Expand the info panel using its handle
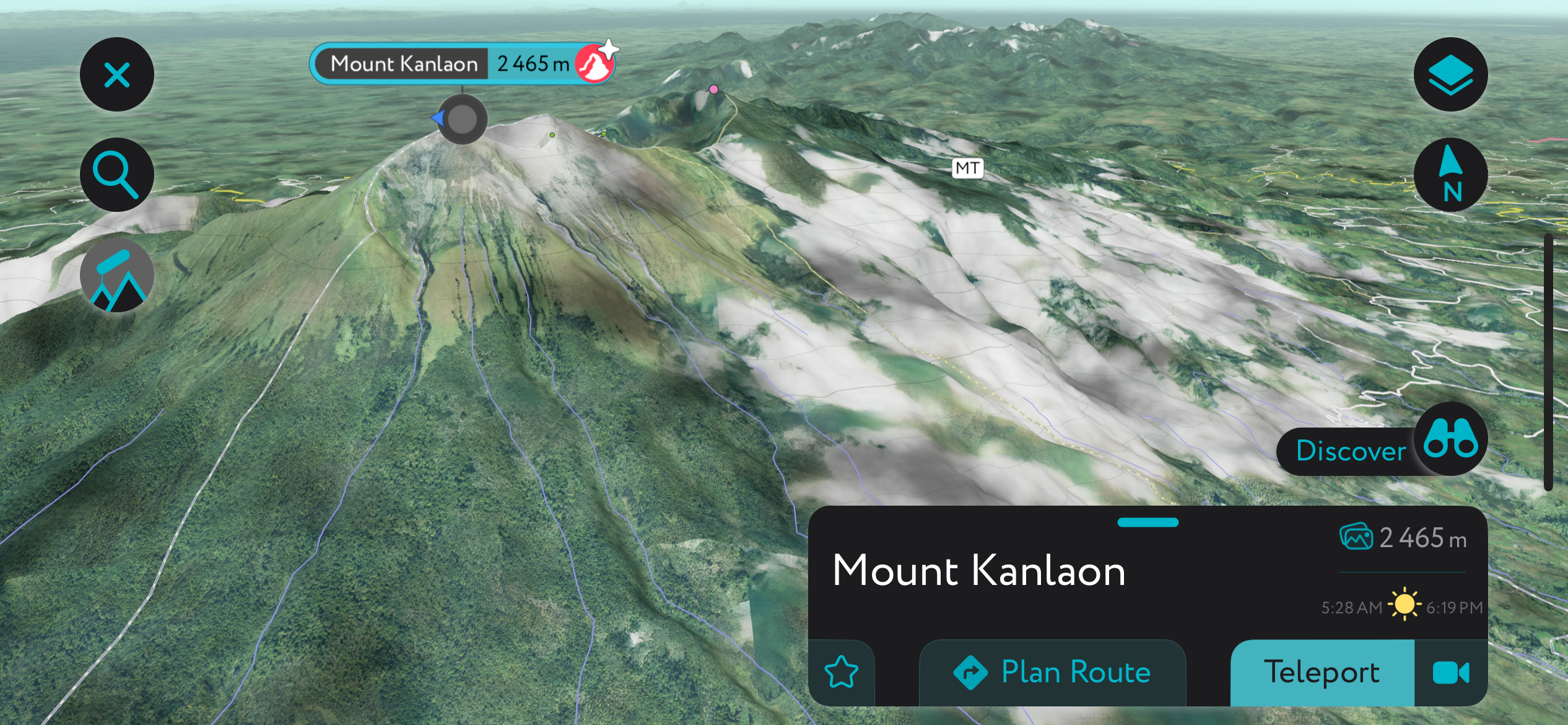Screen dimensions: 1568x725 coord(1148,522)
